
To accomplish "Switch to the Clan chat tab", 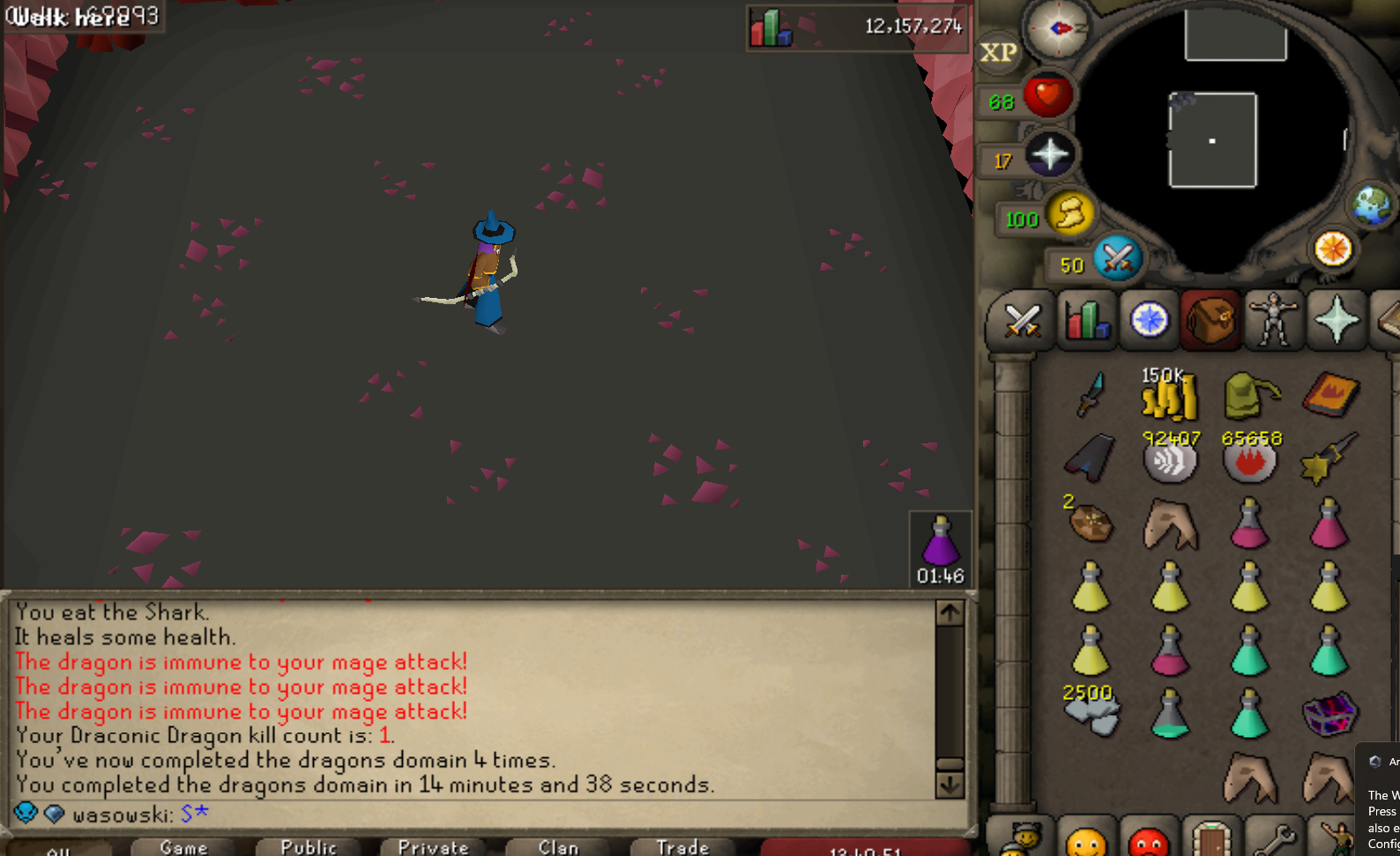I will 557,846.
